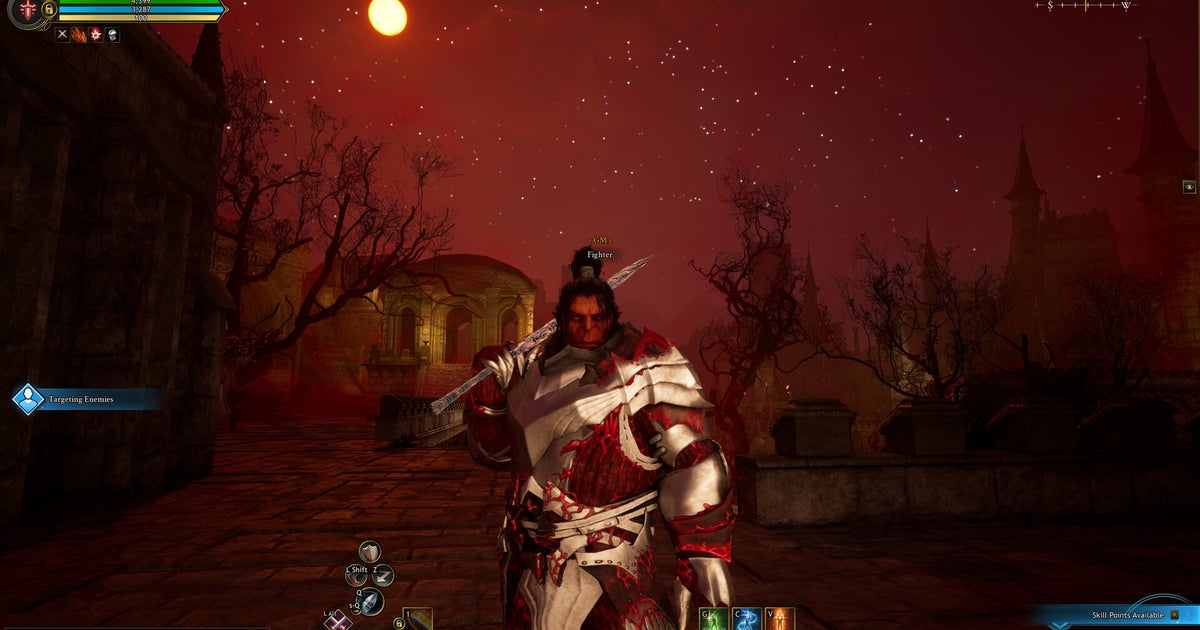Activate the round Z skill icon

pyautogui.click(x=383, y=575)
